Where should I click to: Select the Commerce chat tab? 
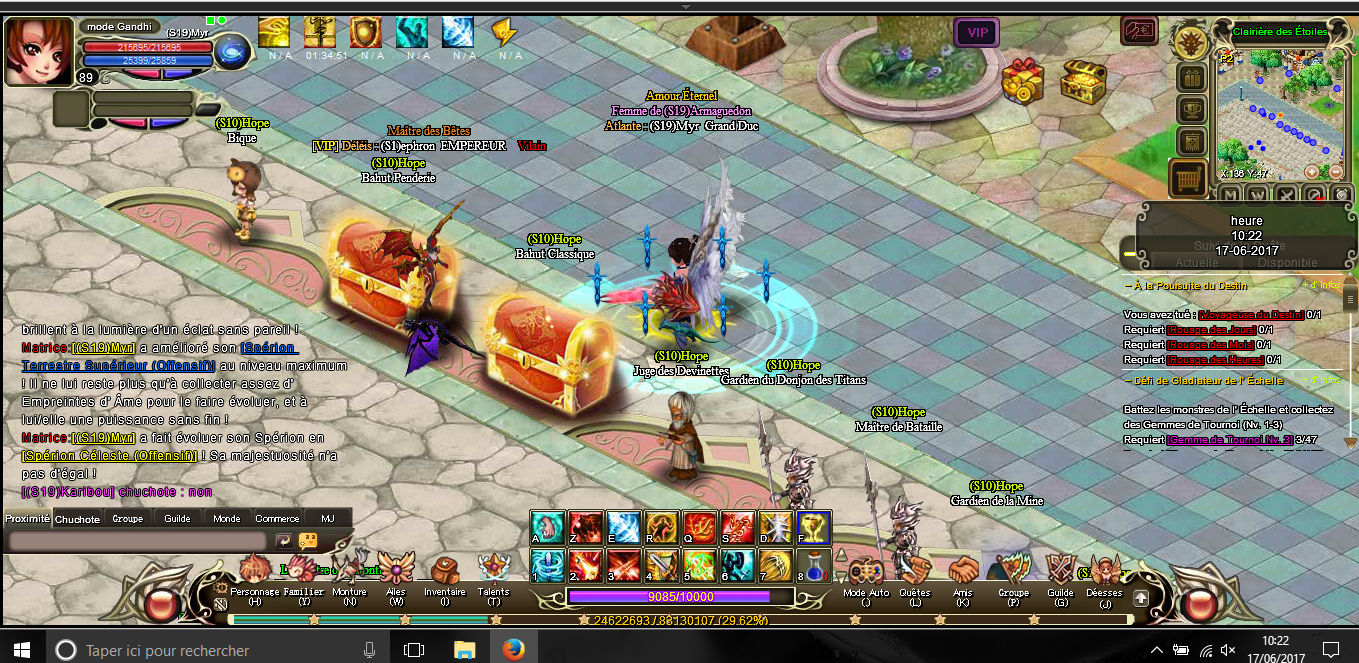coord(277,519)
